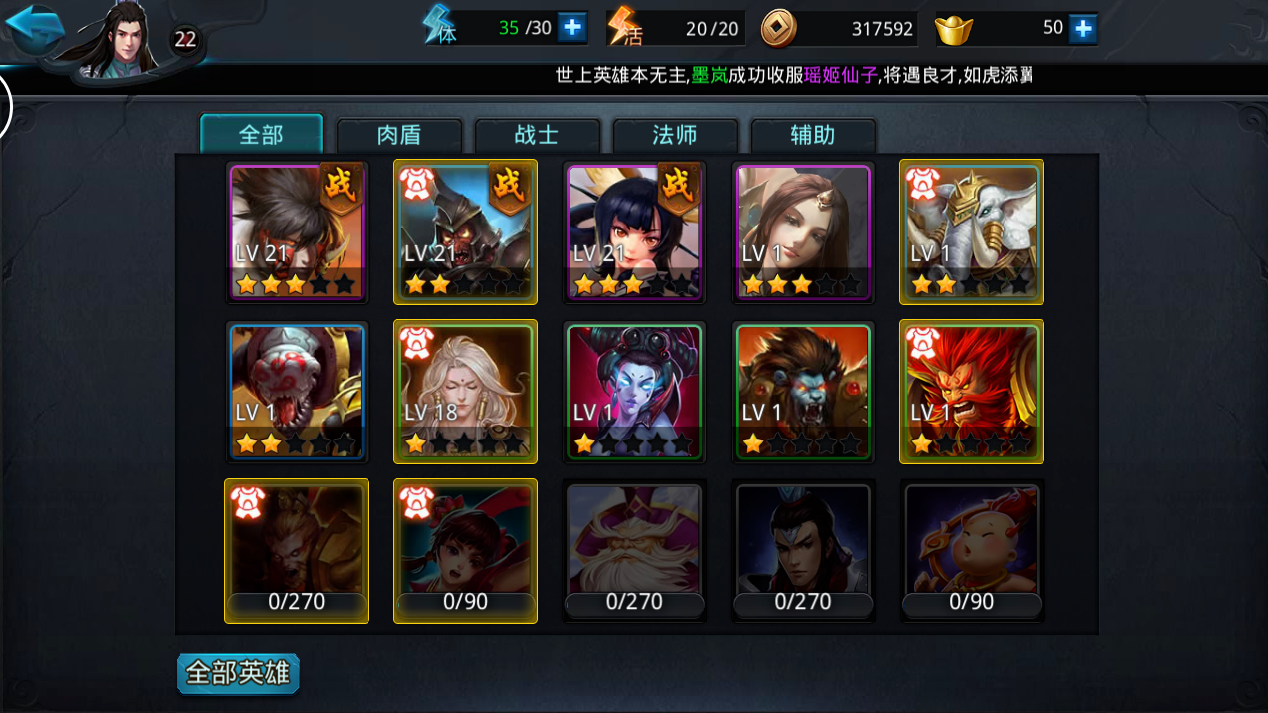Click the blue back arrow
Image resolution: width=1268 pixels, height=713 pixels.
click(x=34, y=30)
